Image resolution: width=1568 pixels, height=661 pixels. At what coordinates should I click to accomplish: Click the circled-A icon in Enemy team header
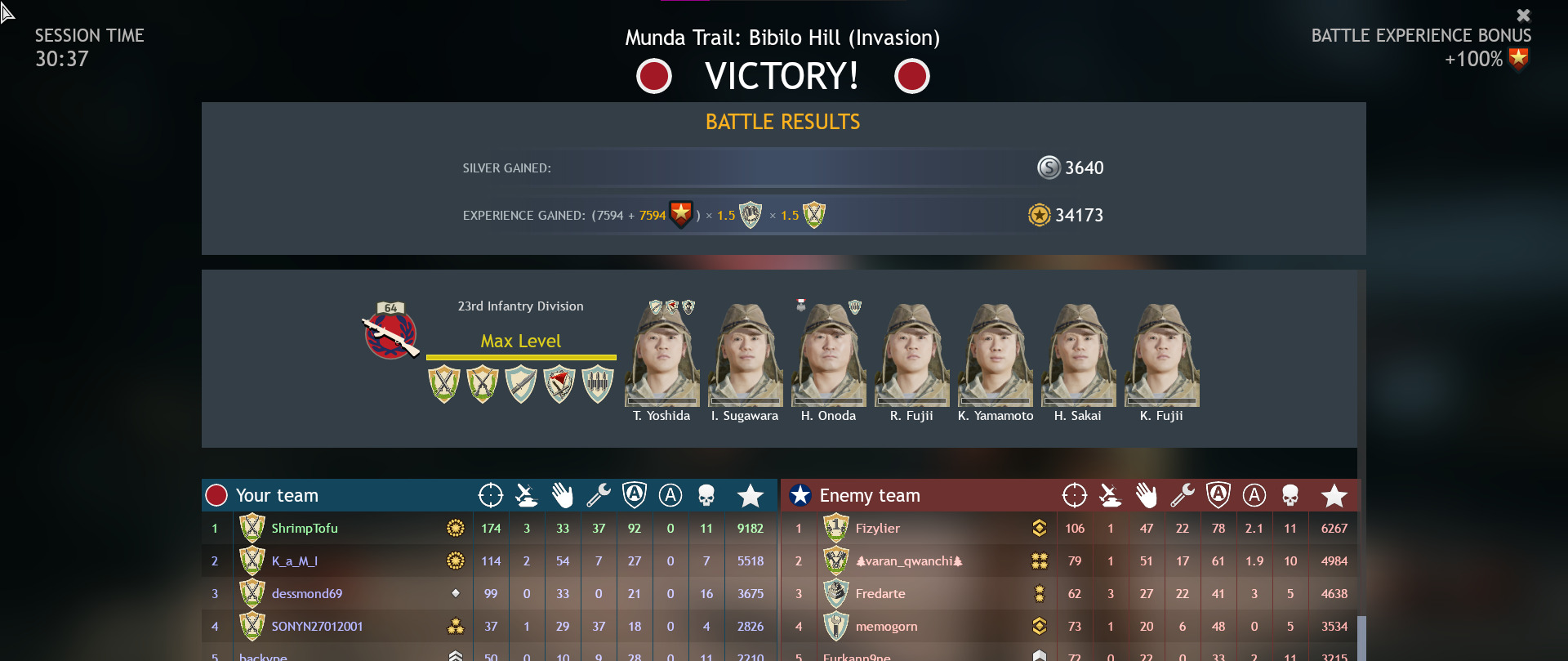pyautogui.click(x=1254, y=494)
